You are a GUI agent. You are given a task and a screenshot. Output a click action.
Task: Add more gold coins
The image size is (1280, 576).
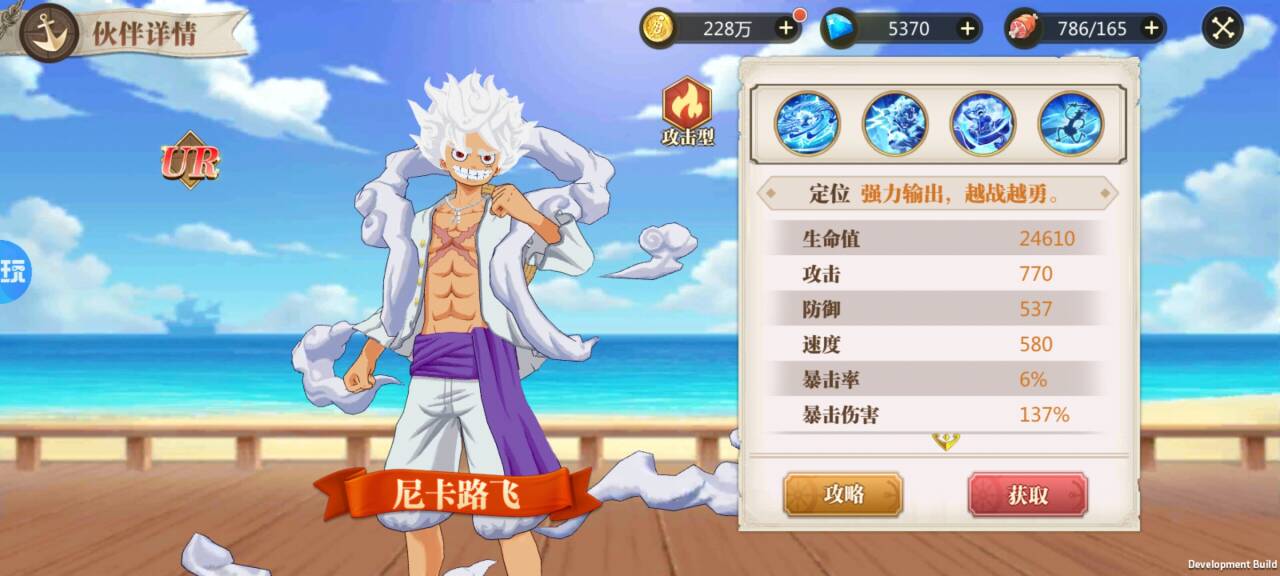click(786, 28)
